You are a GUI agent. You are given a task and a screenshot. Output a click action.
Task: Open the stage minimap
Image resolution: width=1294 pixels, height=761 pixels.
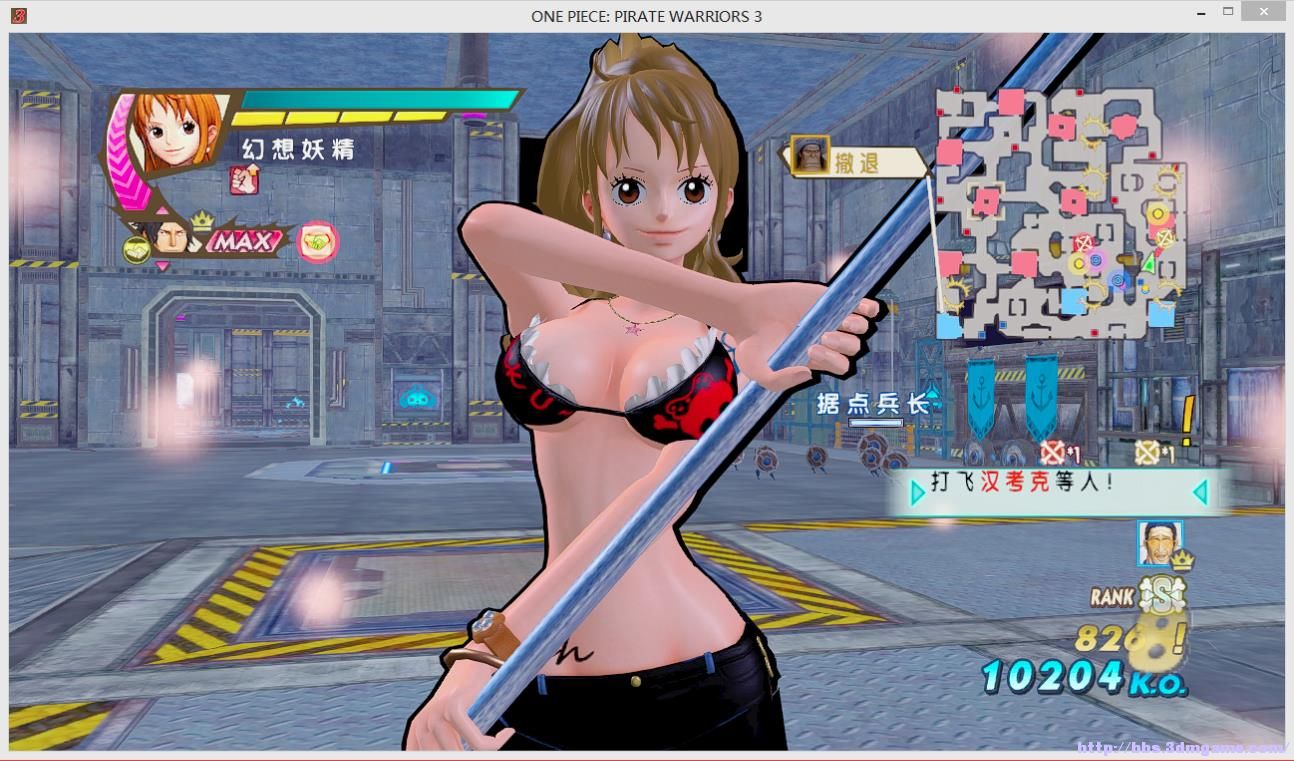(x=1059, y=212)
